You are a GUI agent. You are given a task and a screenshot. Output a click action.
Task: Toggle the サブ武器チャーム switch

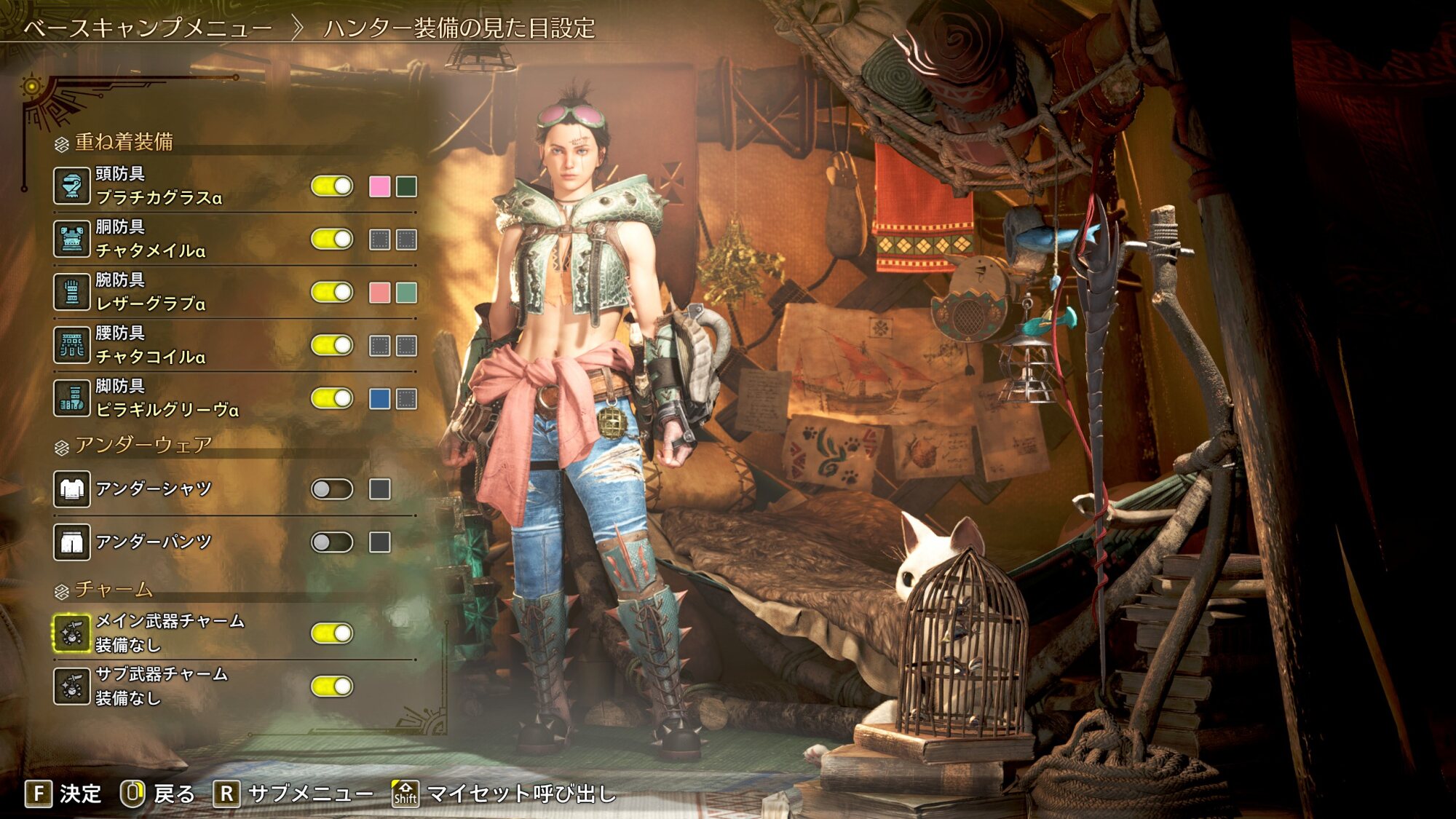[x=332, y=687]
